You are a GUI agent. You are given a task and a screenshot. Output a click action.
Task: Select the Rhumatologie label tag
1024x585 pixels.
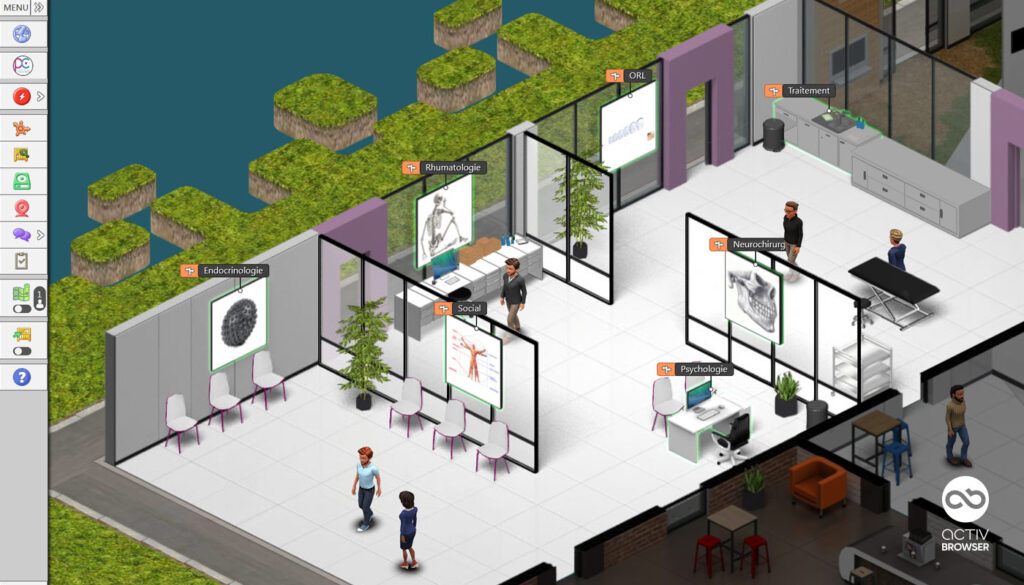(x=445, y=167)
